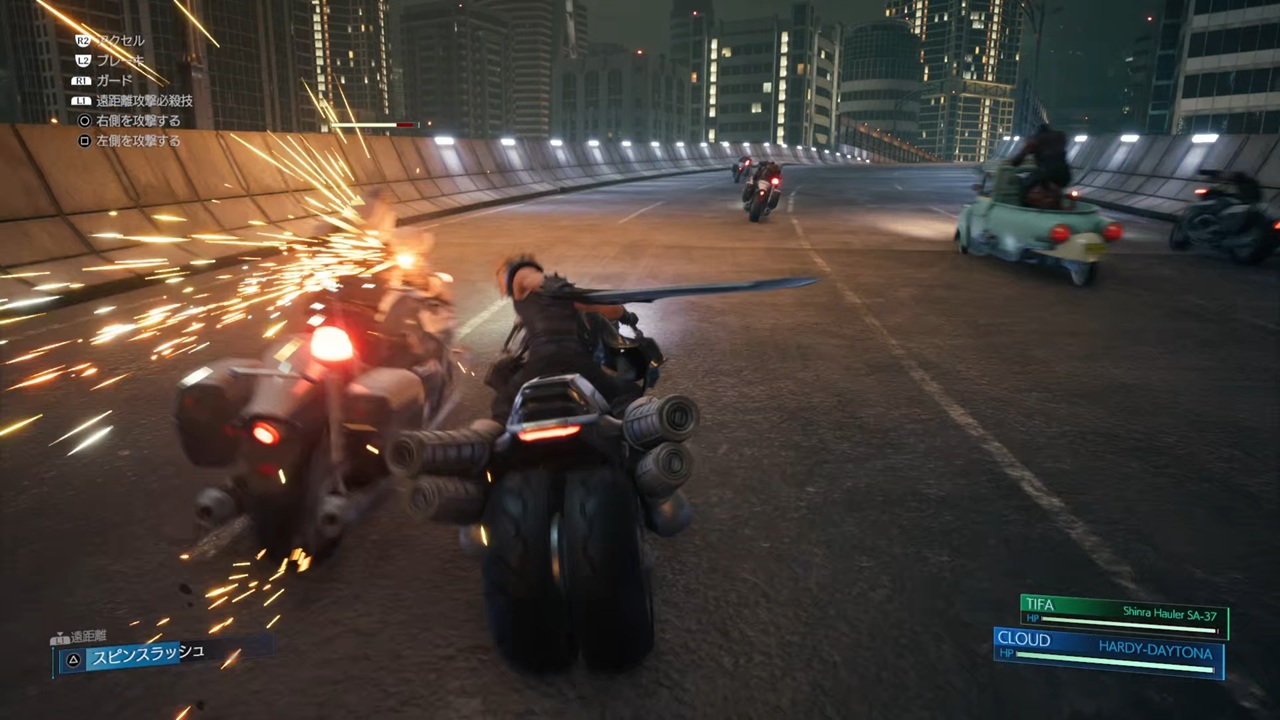1280x720 pixels.
Task: Select the CLOUD nameplate
Action: click(x=1023, y=640)
